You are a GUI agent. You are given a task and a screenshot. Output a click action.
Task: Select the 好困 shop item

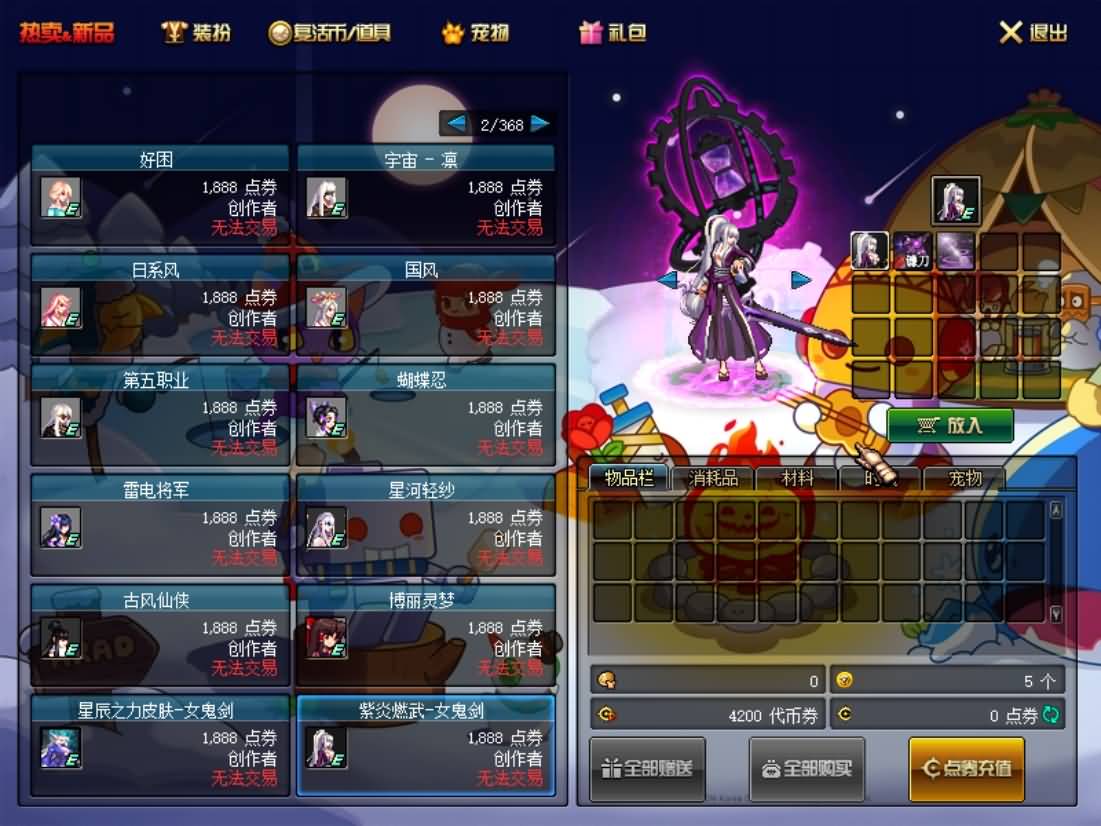(160, 195)
